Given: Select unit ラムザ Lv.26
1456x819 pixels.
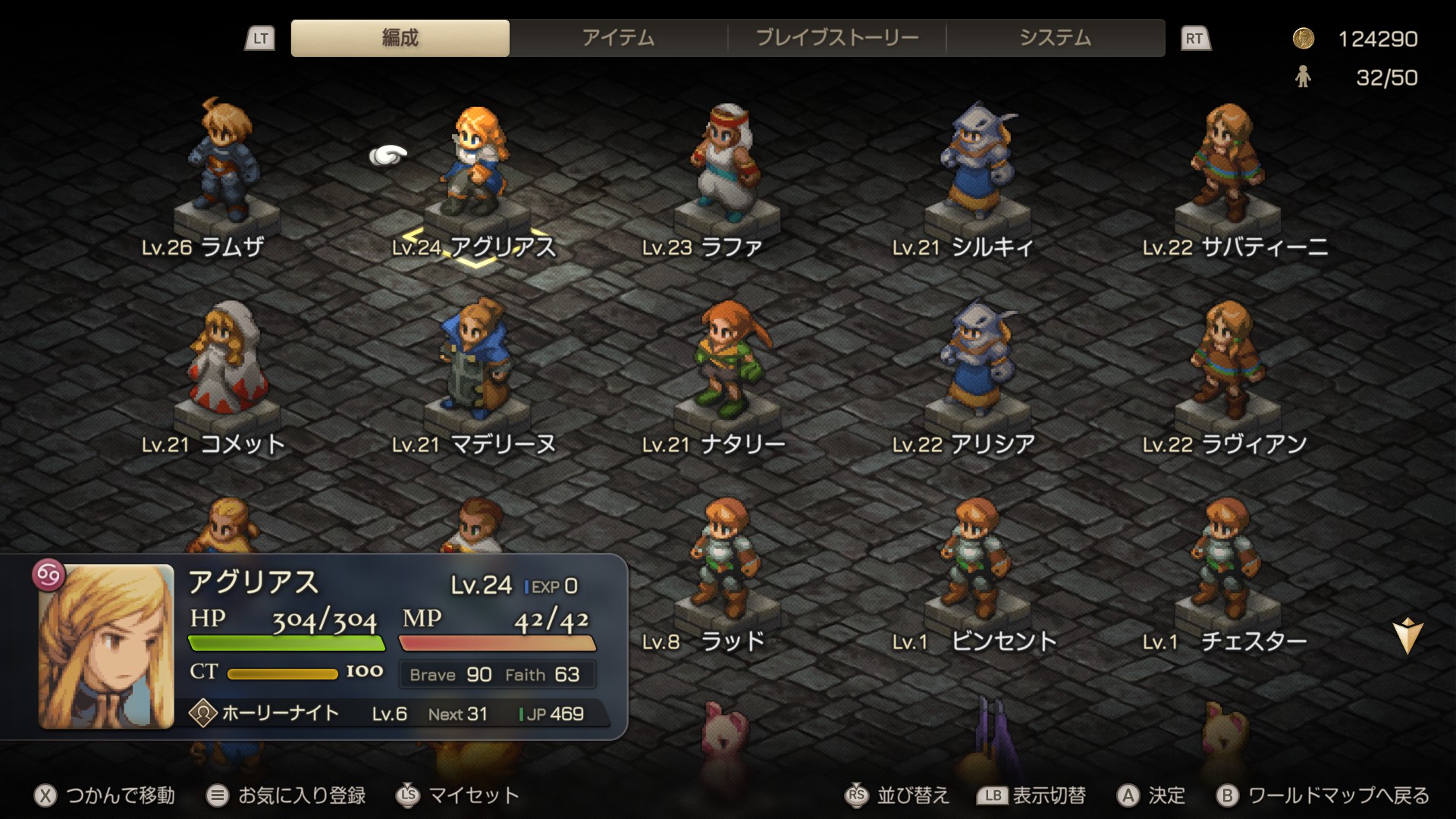Looking at the screenshot, I should 222,163.
